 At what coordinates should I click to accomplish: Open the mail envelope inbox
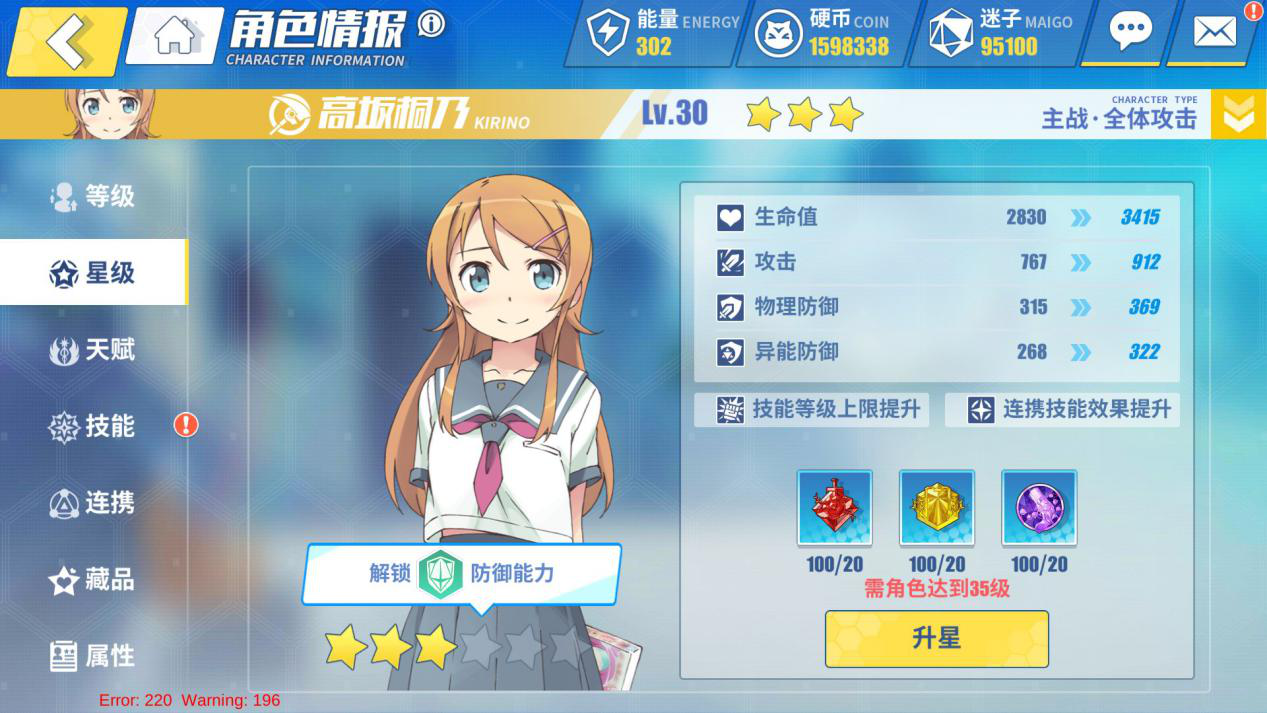click(x=1215, y=32)
